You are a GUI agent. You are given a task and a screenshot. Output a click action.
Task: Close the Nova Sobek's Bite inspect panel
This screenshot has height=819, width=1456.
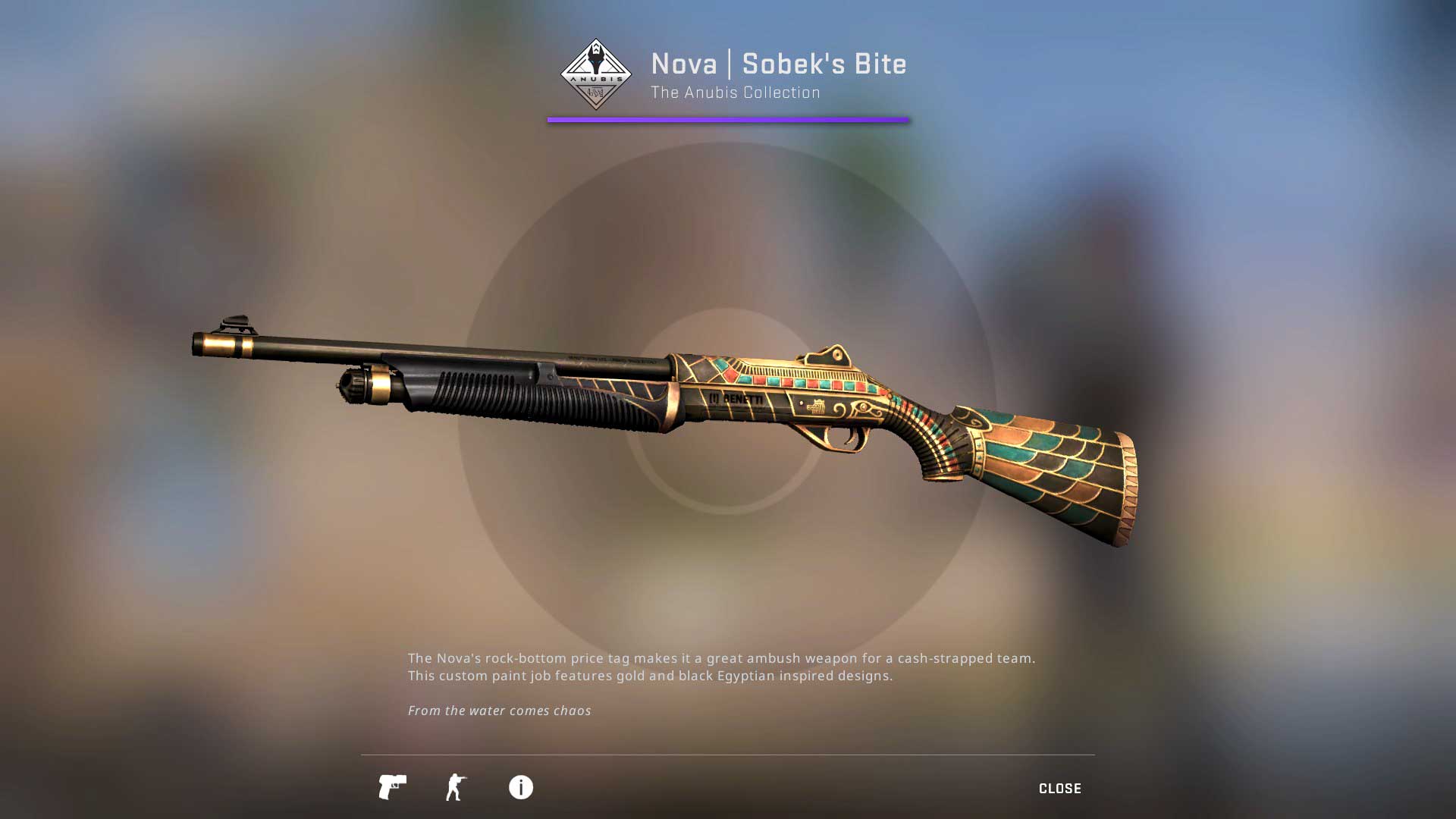pos(1059,789)
